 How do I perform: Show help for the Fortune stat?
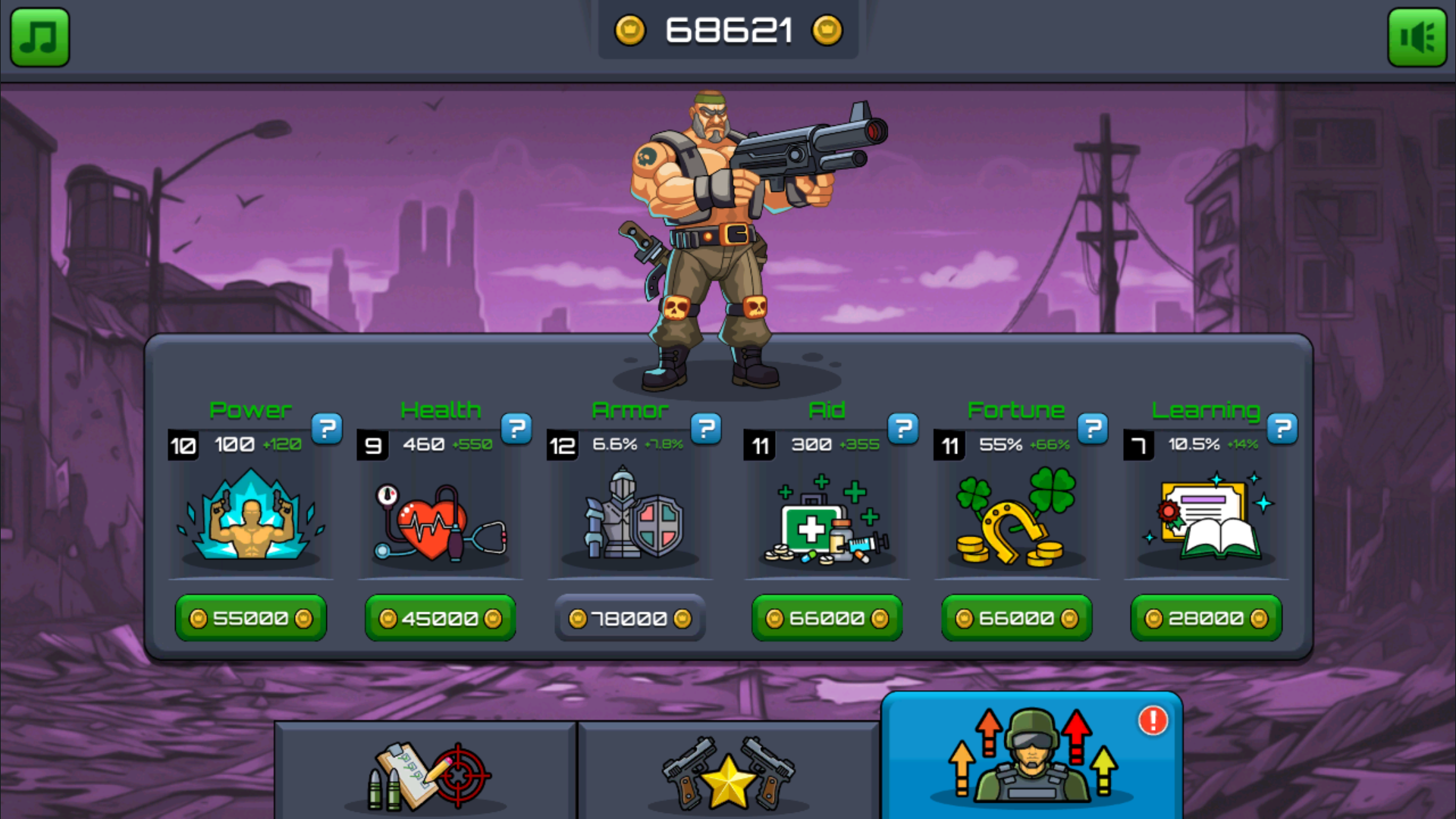pyautogui.click(x=1093, y=429)
